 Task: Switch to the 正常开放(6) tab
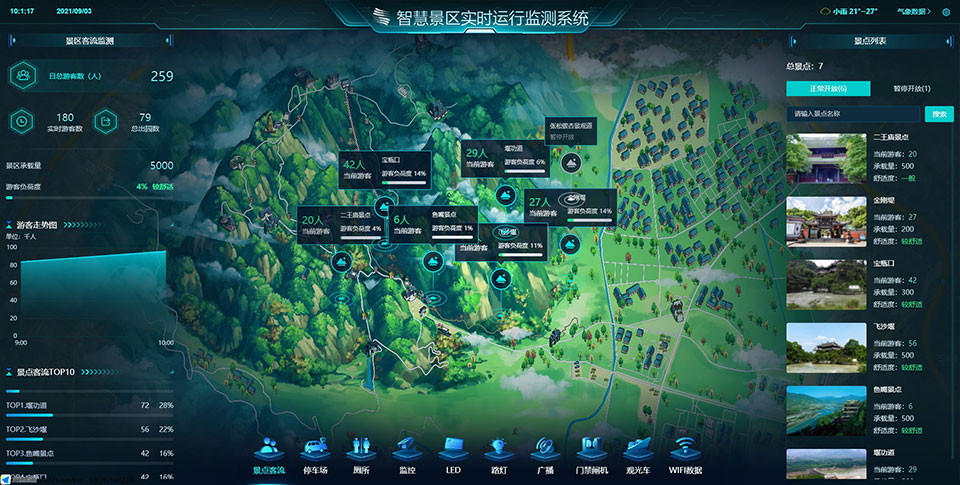821,89
